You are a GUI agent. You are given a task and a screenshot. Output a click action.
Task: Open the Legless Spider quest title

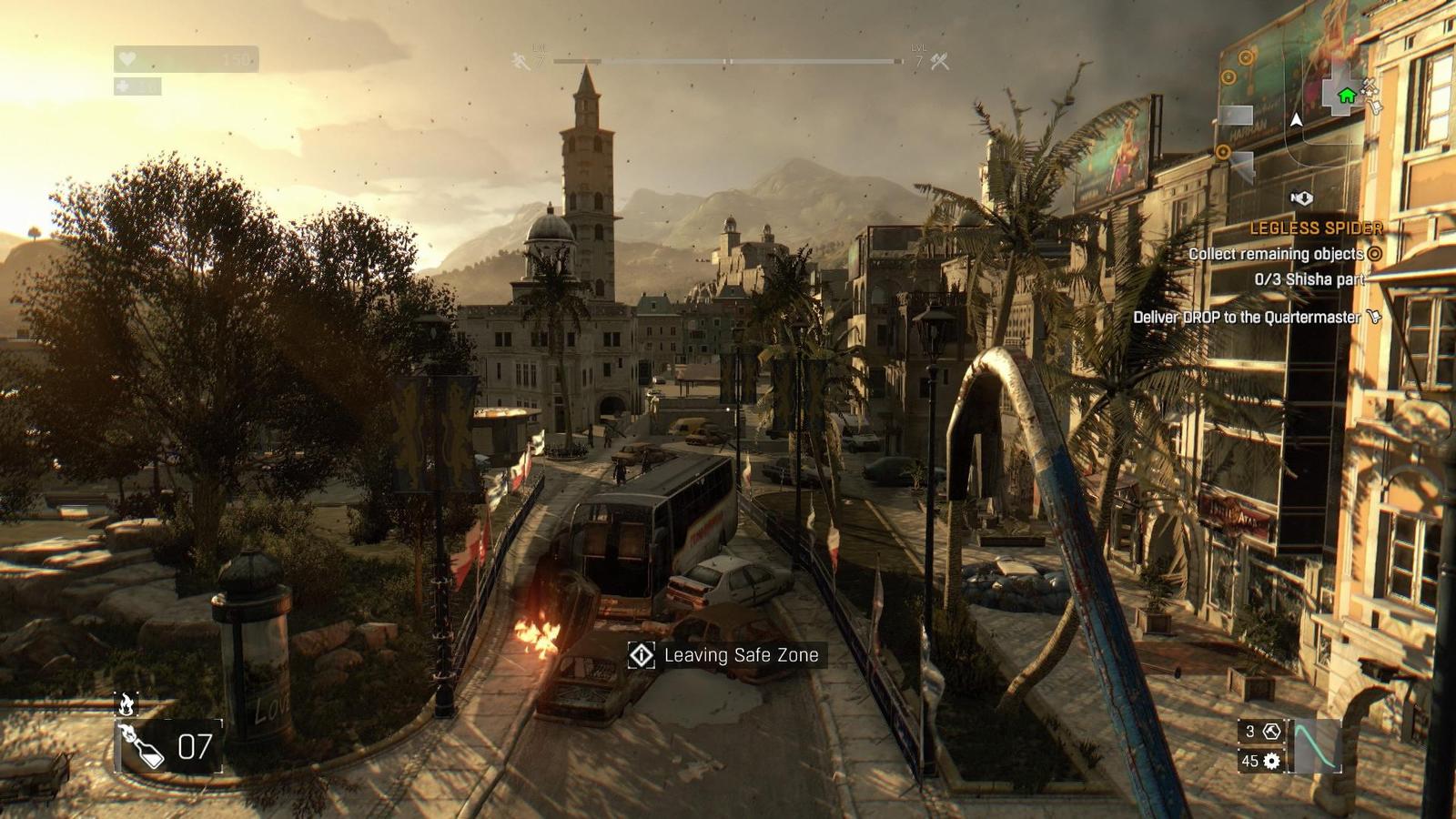pyautogui.click(x=1316, y=228)
